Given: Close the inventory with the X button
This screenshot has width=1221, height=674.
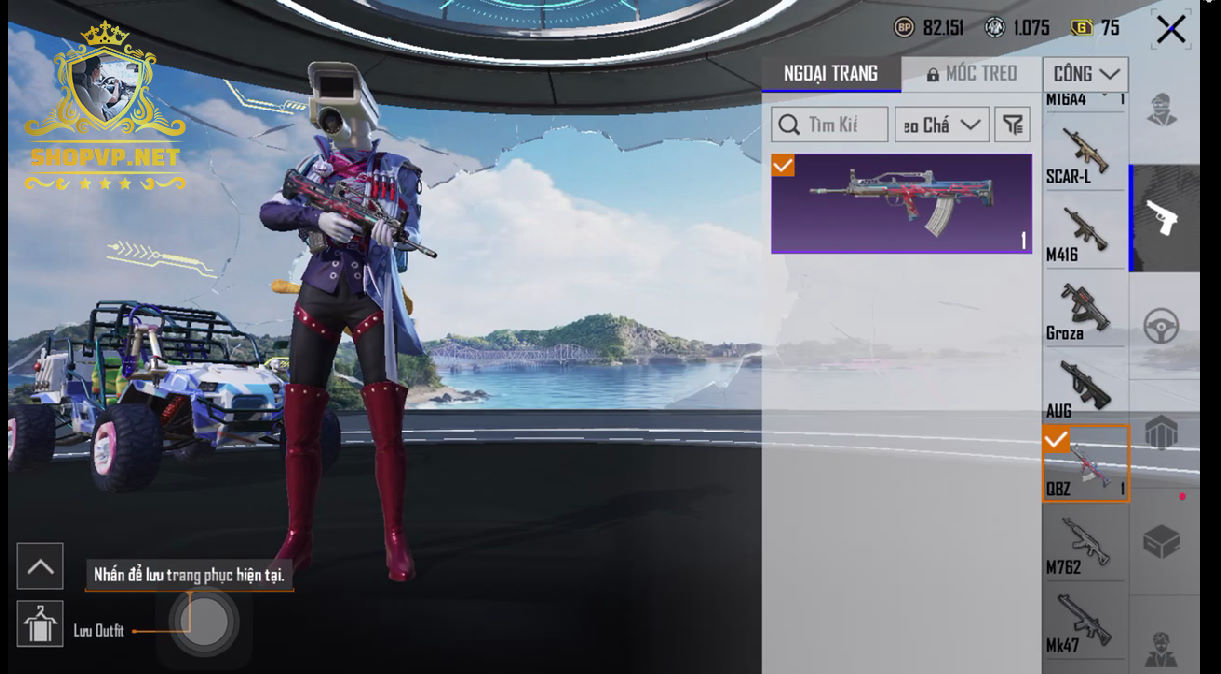Looking at the screenshot, I should 1170,30.
